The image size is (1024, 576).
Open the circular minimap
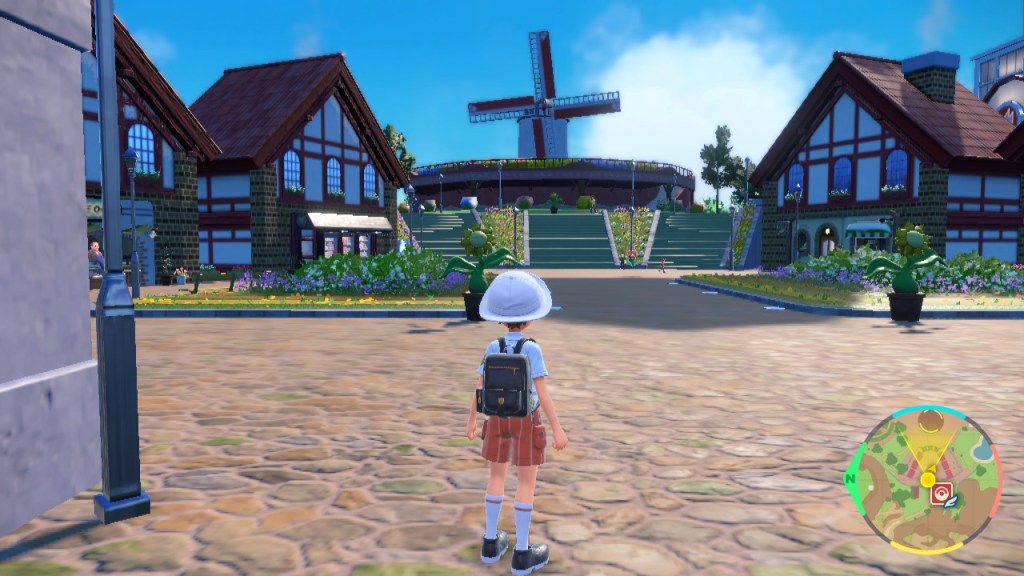tap(924, 479)
